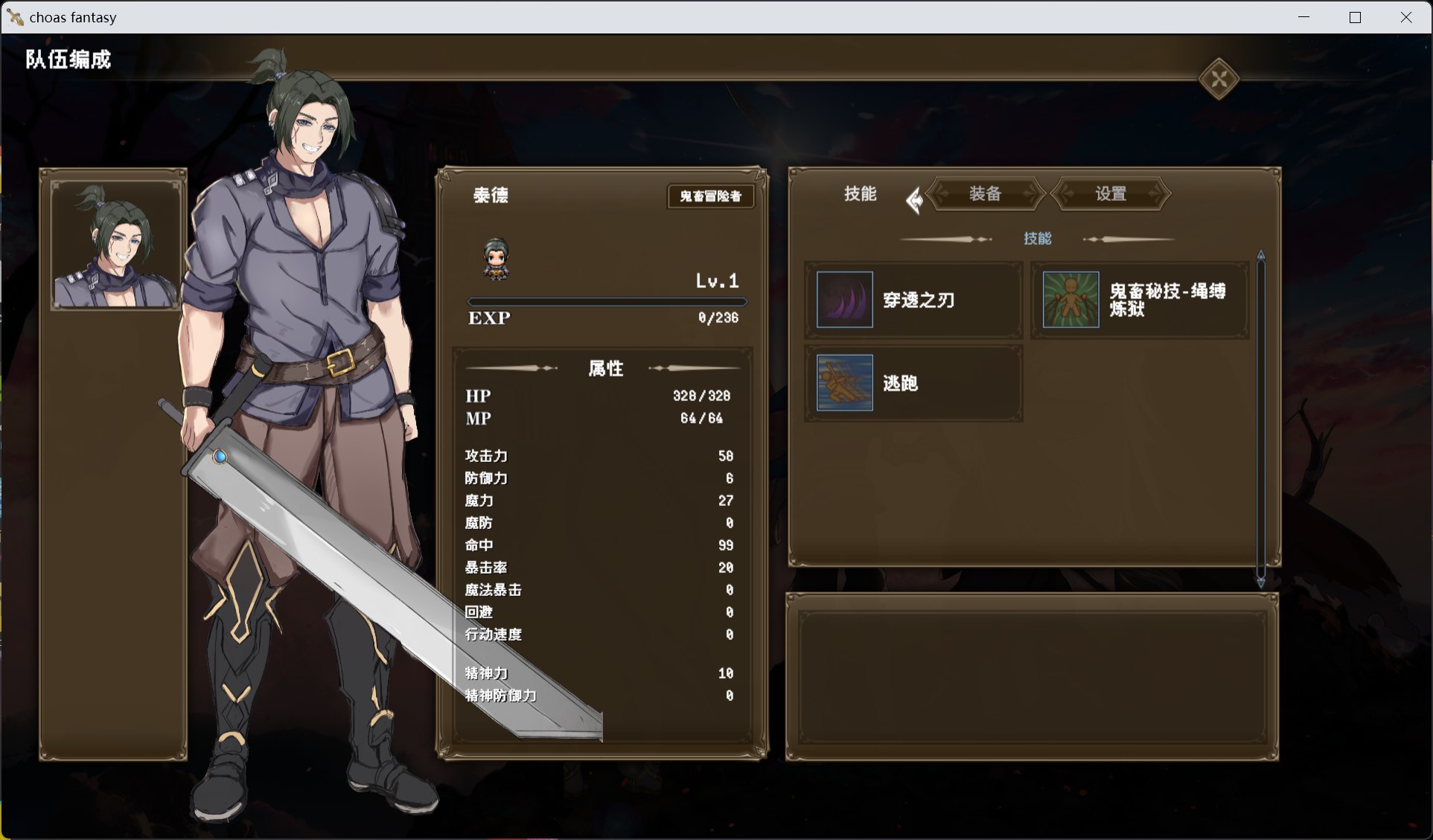Switch to the 装备 equipment tab
This screenshot has width=1433, height=840.
pyautogui.click(x=985, y=194)
